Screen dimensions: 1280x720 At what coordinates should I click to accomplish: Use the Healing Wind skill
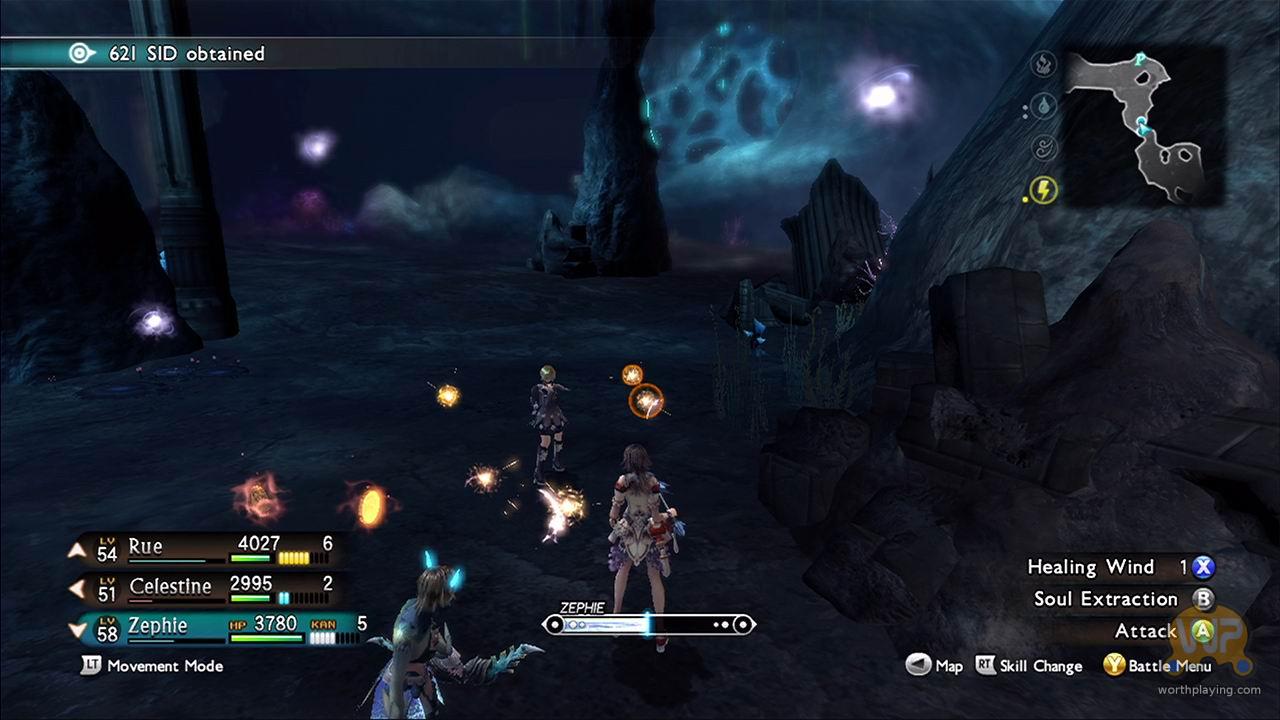(x=1091, y=567)
